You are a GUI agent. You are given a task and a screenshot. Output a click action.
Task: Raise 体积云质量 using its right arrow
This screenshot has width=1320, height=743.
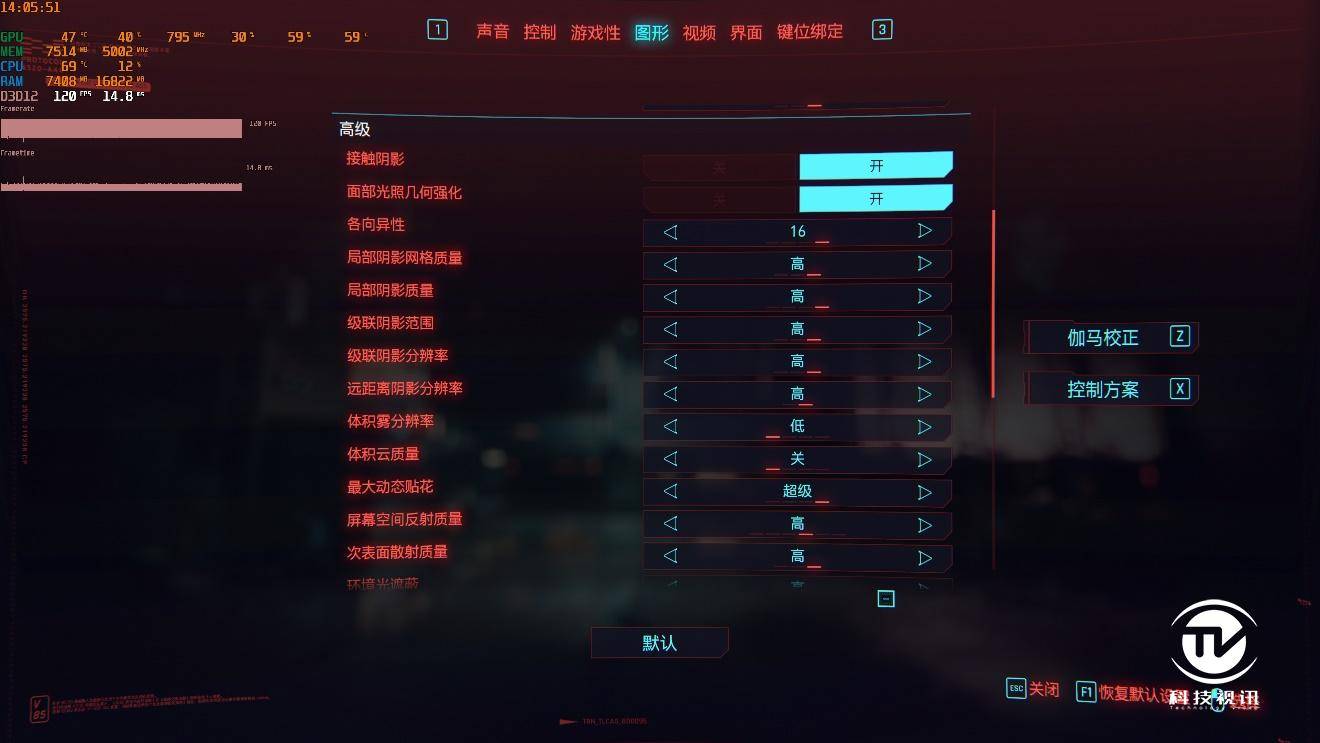(923, 459)
